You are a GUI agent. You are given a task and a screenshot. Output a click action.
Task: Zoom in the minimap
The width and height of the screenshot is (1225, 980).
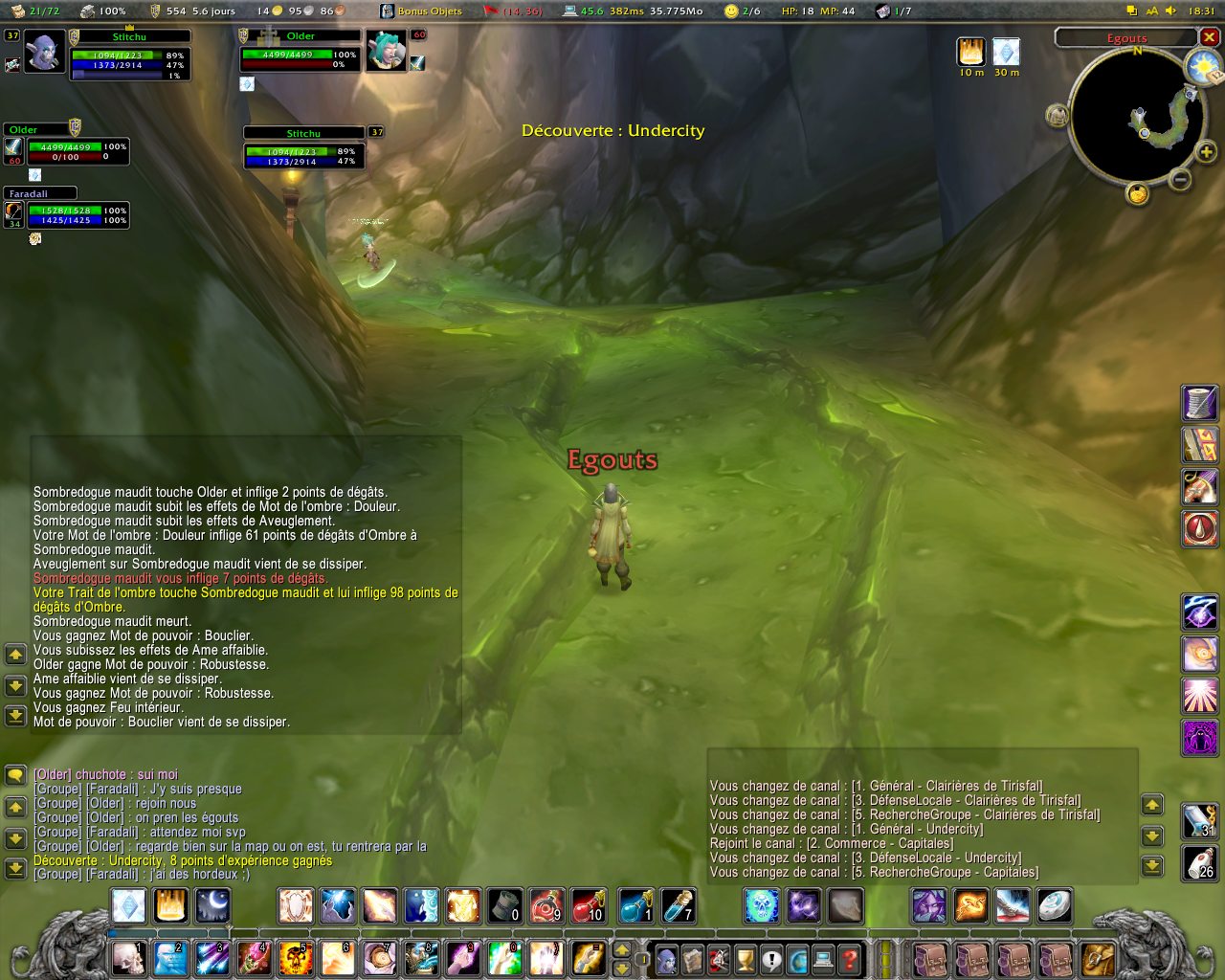1206,152
